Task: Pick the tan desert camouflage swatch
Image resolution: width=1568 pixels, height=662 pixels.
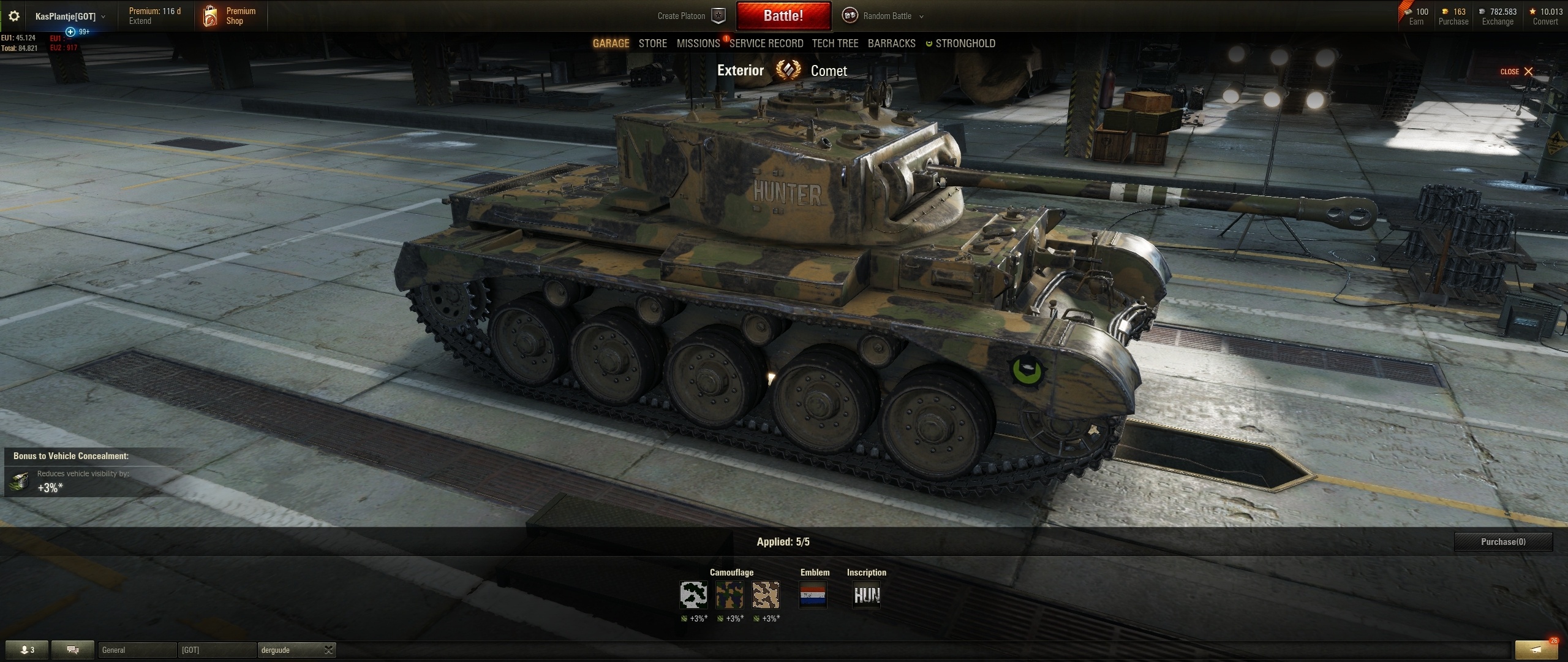Action: [x=766, y=595]
